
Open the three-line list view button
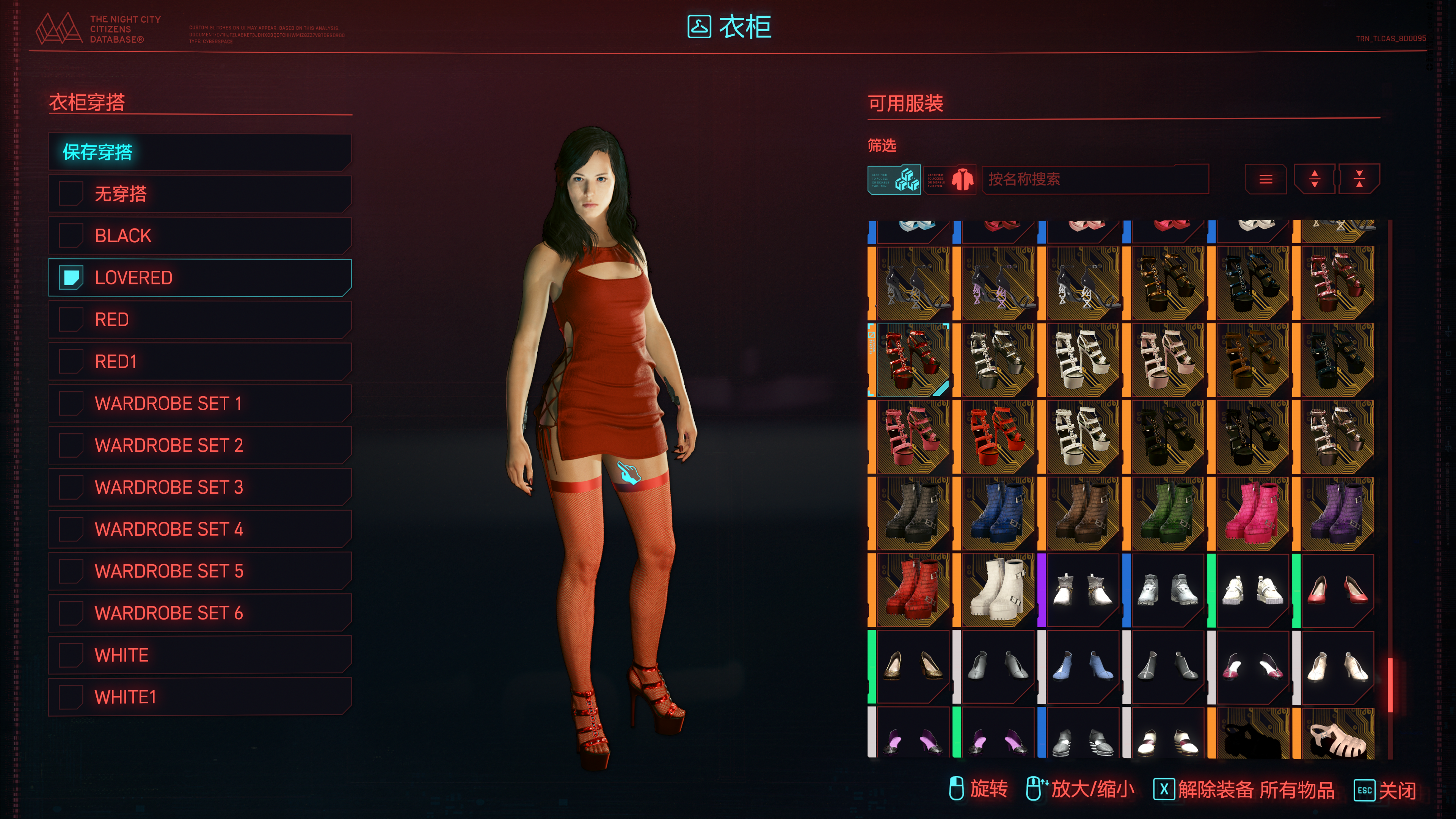(1266, 179)
